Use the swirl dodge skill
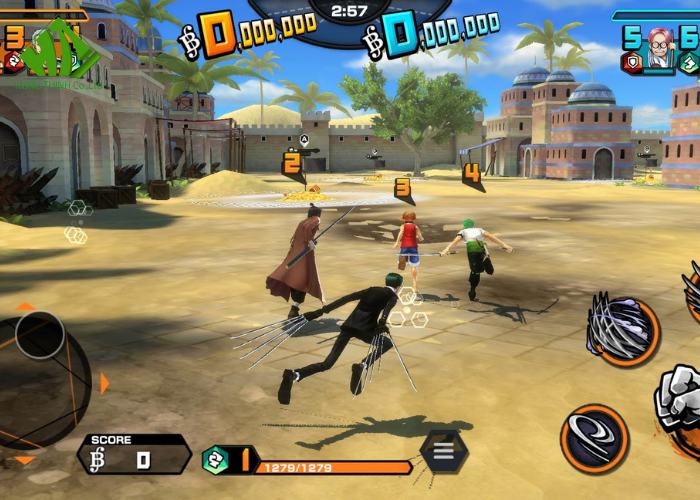The image size is (700, 500). point(594,438)
